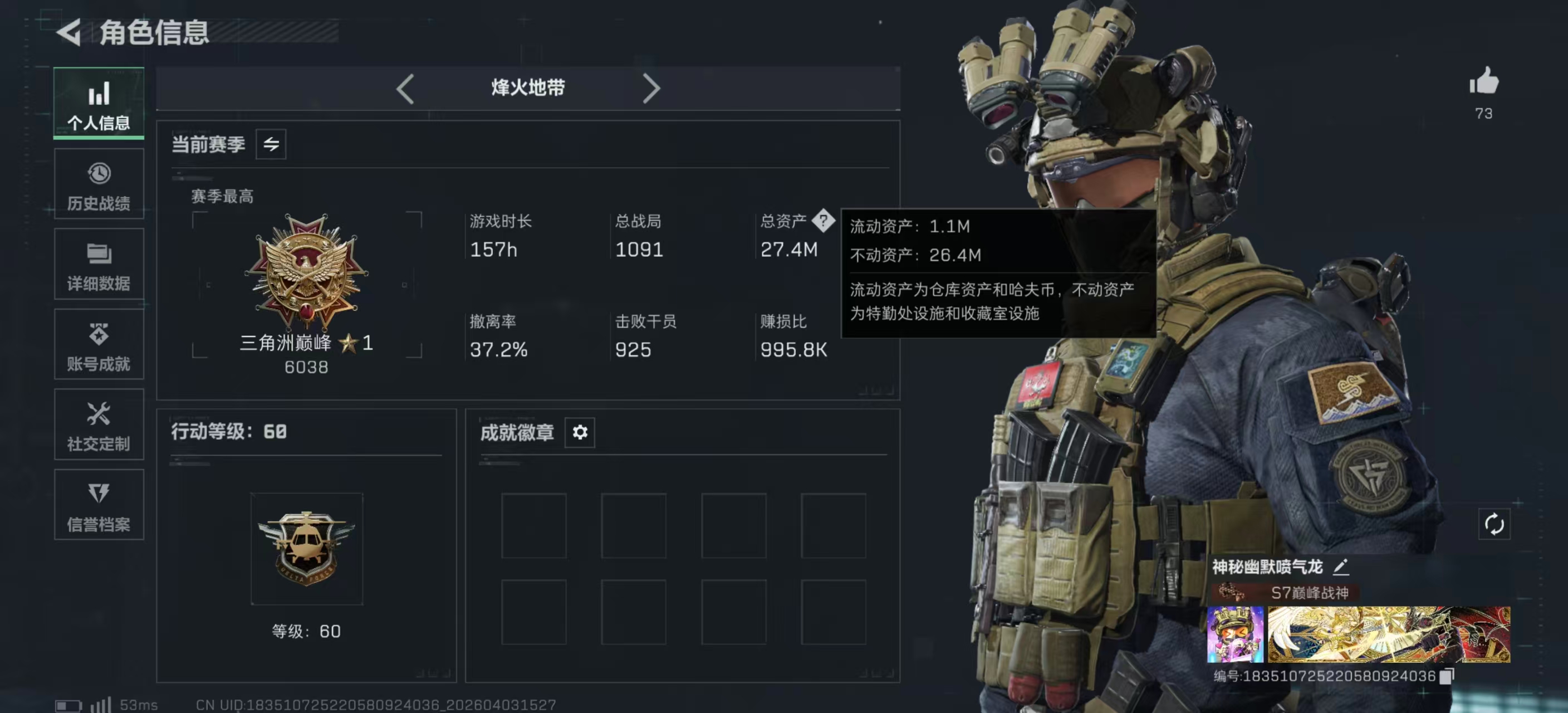Select the 详细数据 tab
Screen dimensions: 1568x713
click(x=99, y=265)
